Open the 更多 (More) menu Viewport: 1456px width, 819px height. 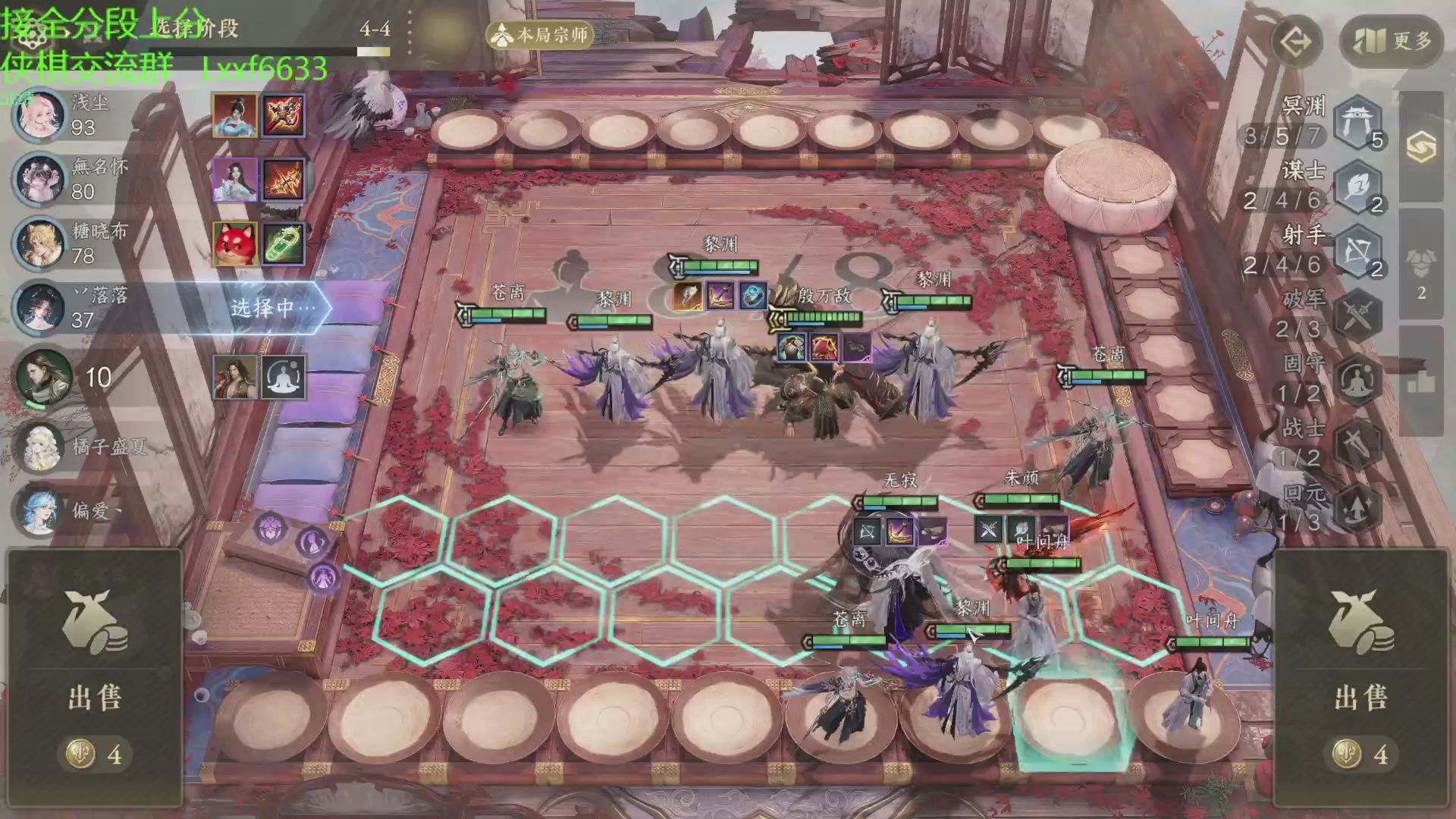tap(1392, 41)
